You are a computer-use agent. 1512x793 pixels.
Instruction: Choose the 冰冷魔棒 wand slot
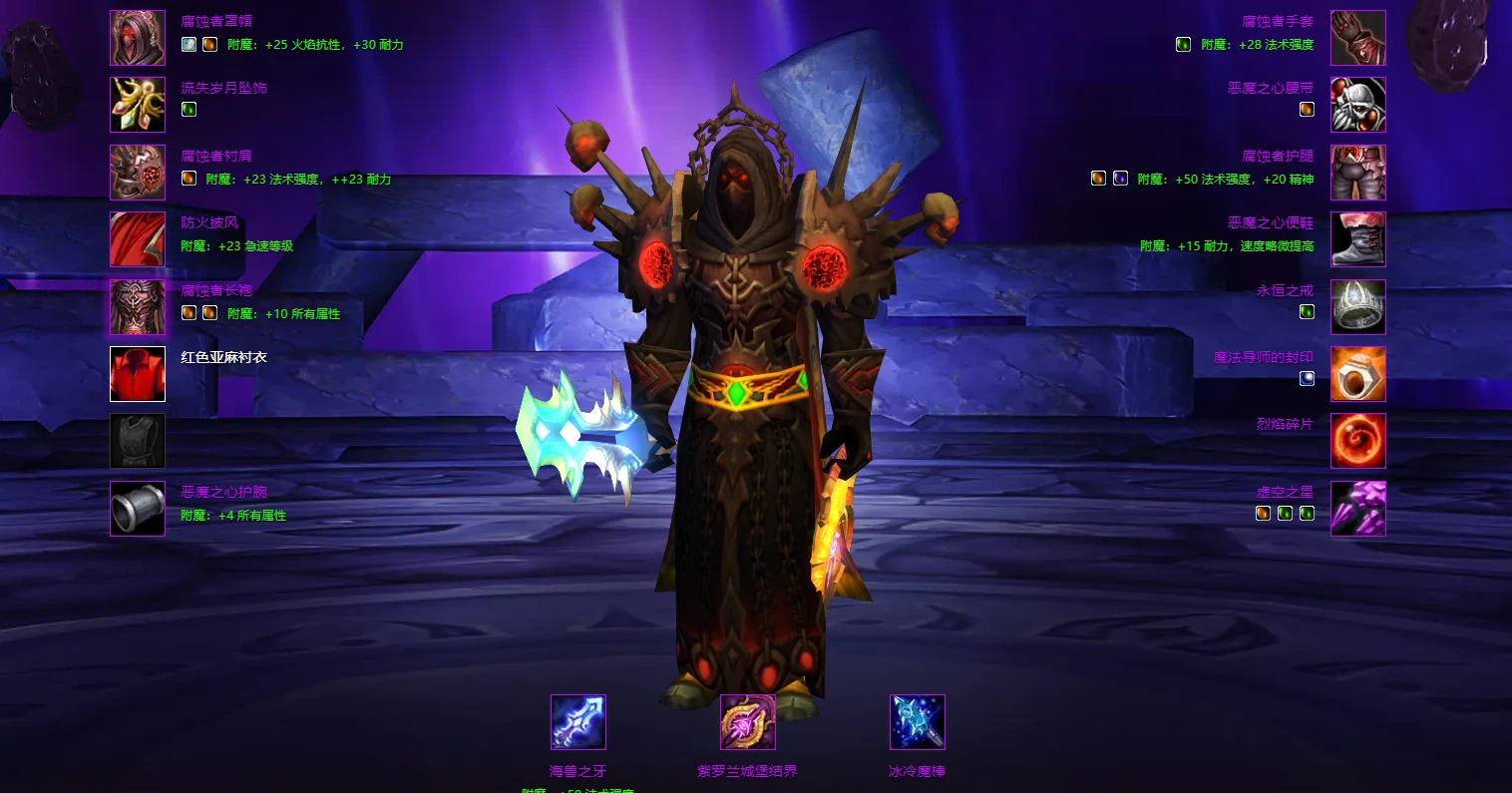click(917, 722)
